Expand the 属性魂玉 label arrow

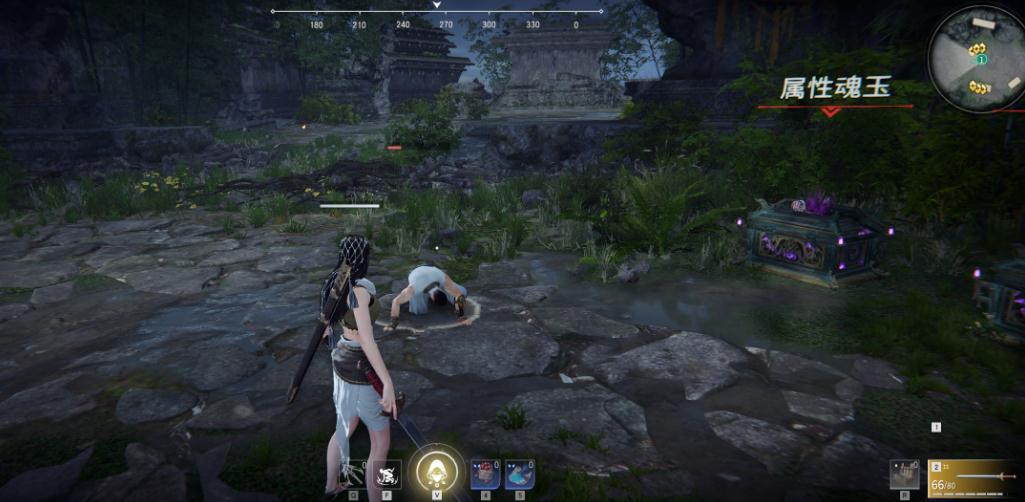830,112
